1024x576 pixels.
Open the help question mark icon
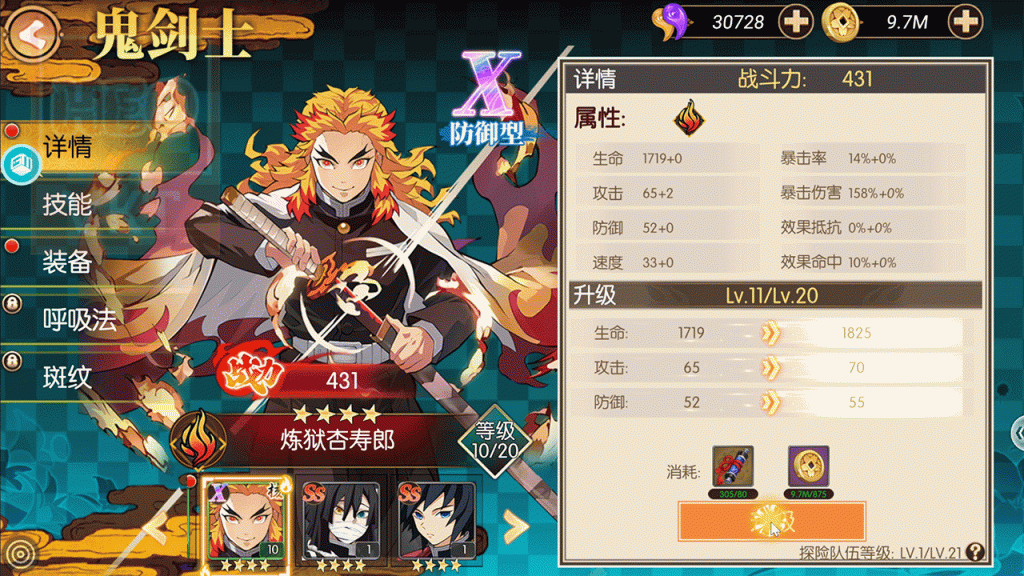pos(976,552)
